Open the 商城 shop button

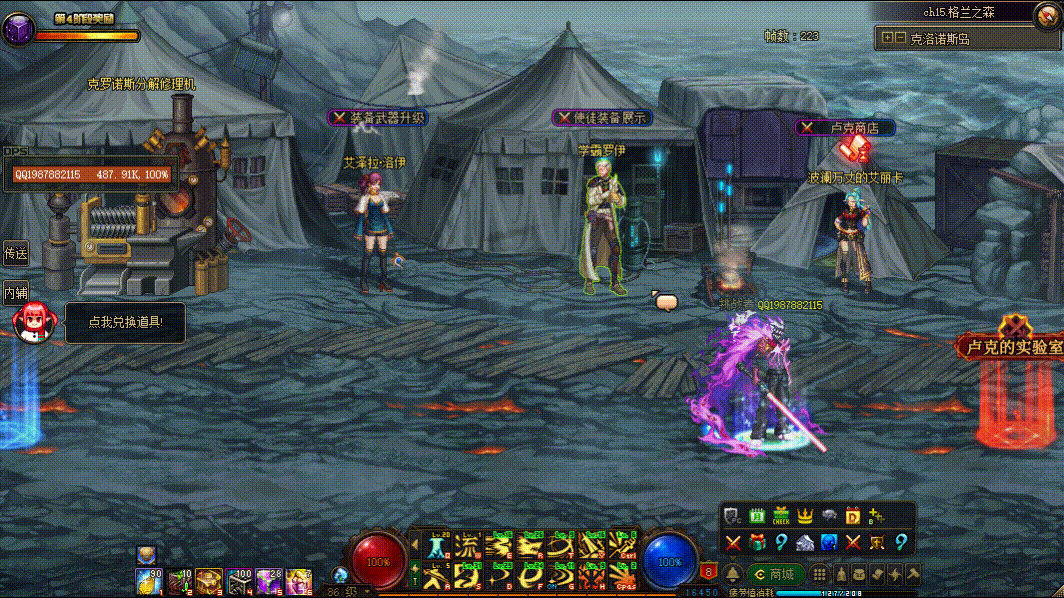[775, 574]
